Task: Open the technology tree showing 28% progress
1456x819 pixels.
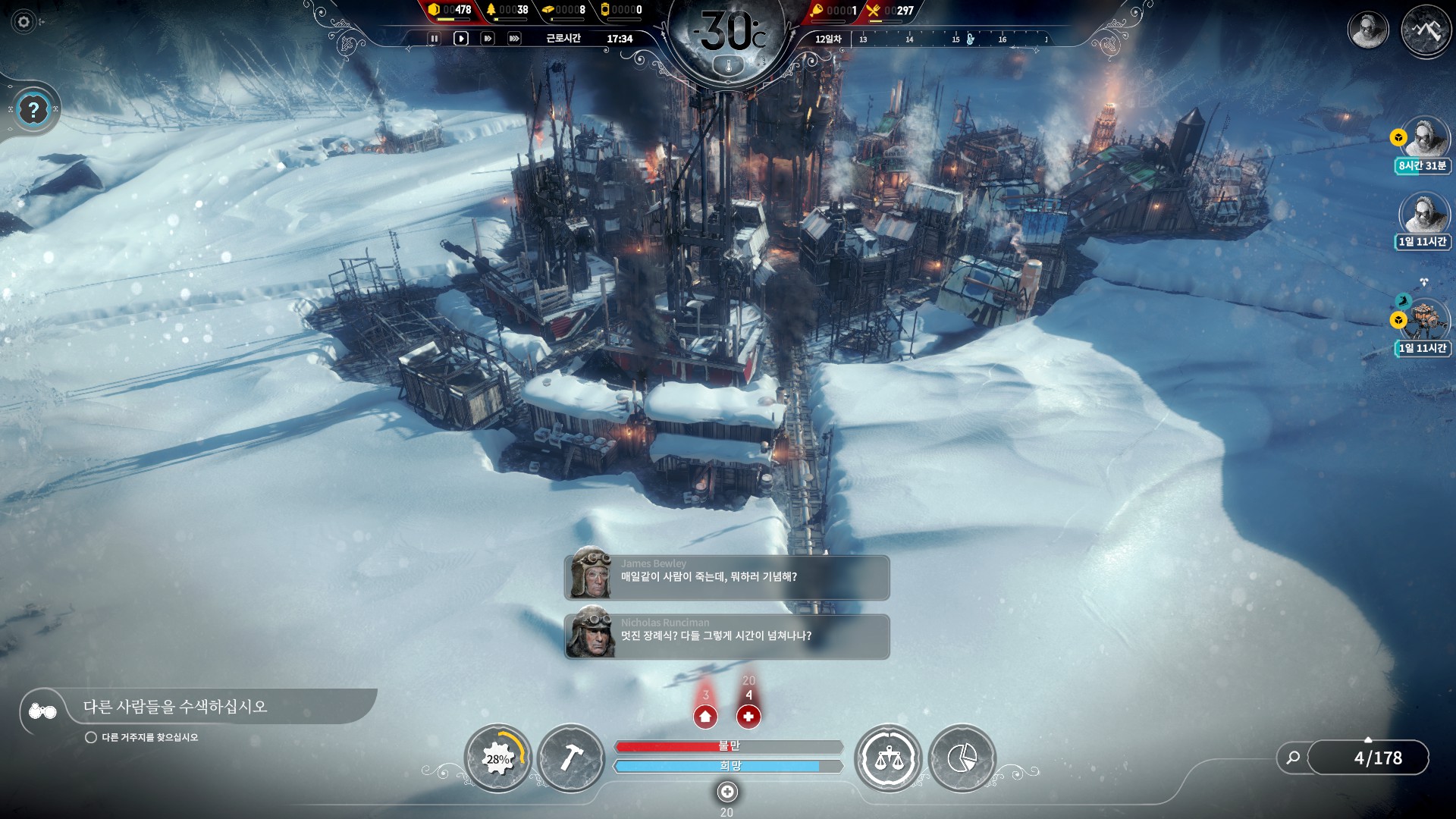Action: tap(497, 758)
